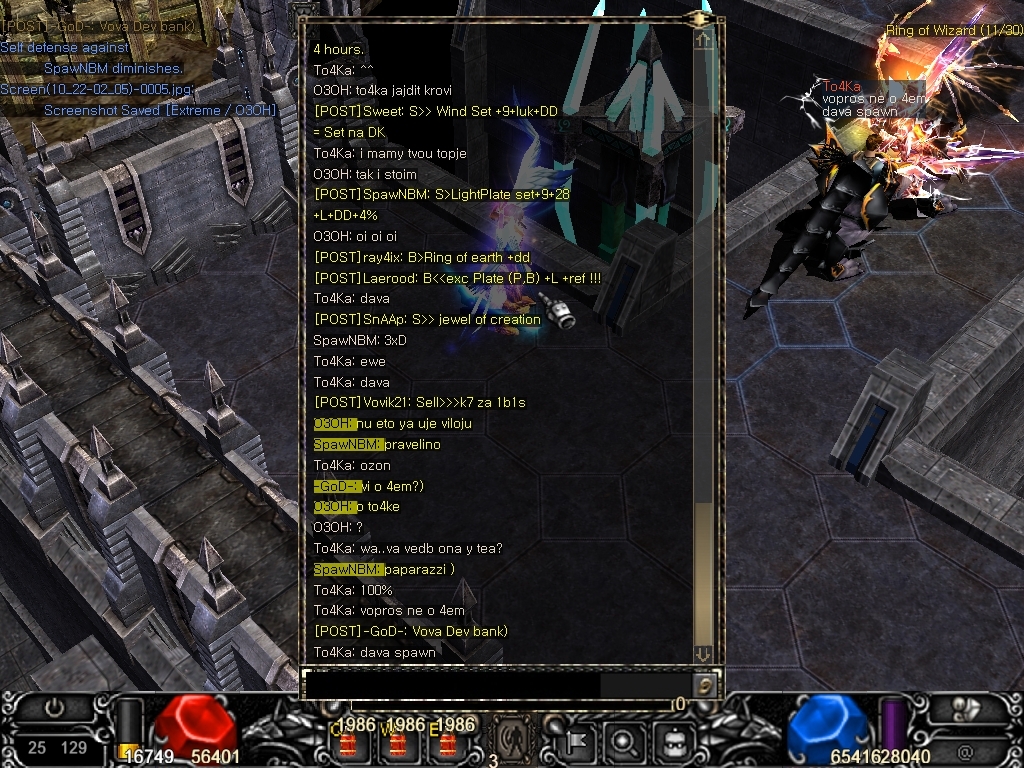Open the flag icon menu
The image size is (1024, 768).
click(579, 742)
